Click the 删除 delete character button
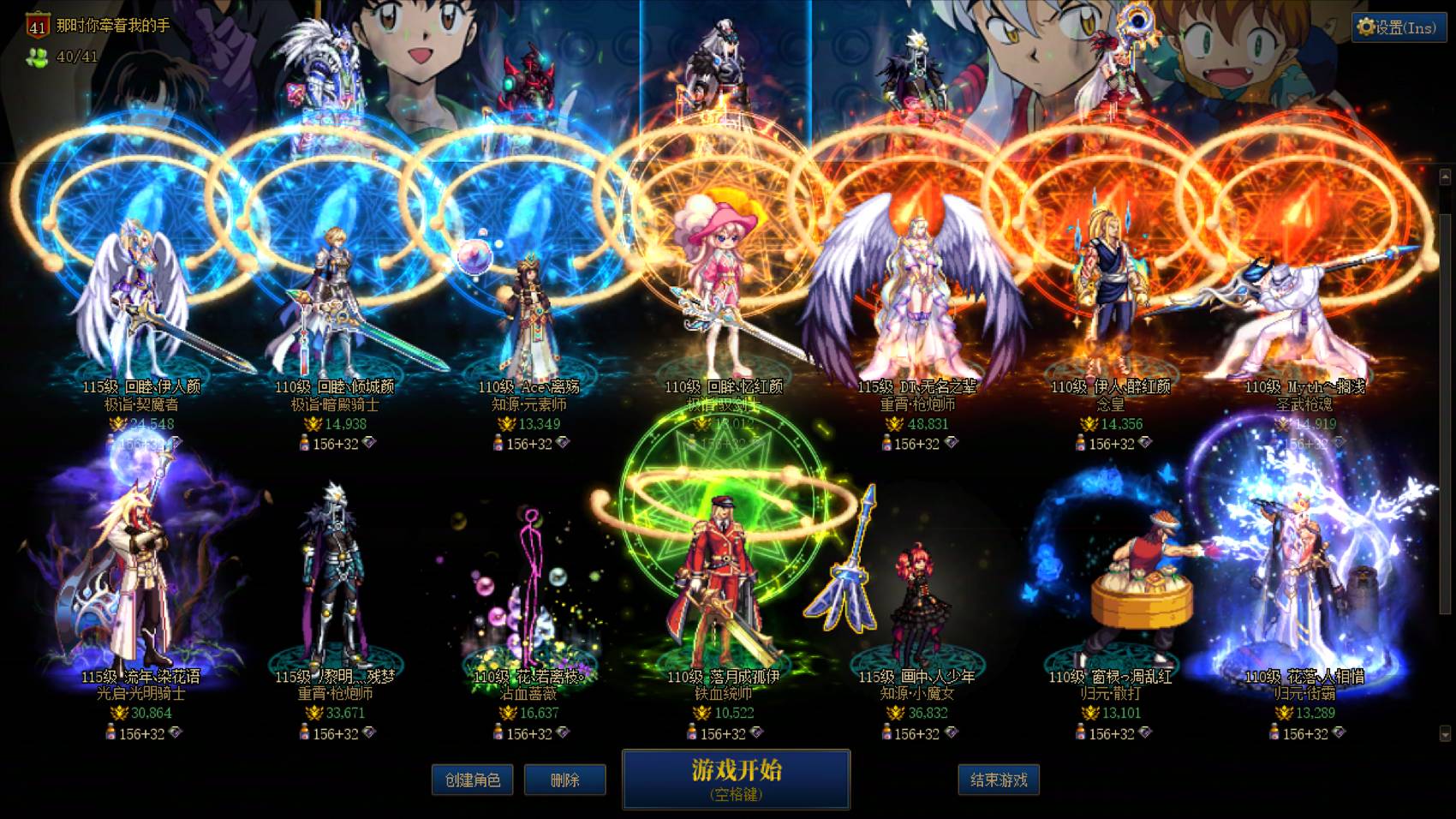Screen dimensions: 1456x819 (565, 780)
